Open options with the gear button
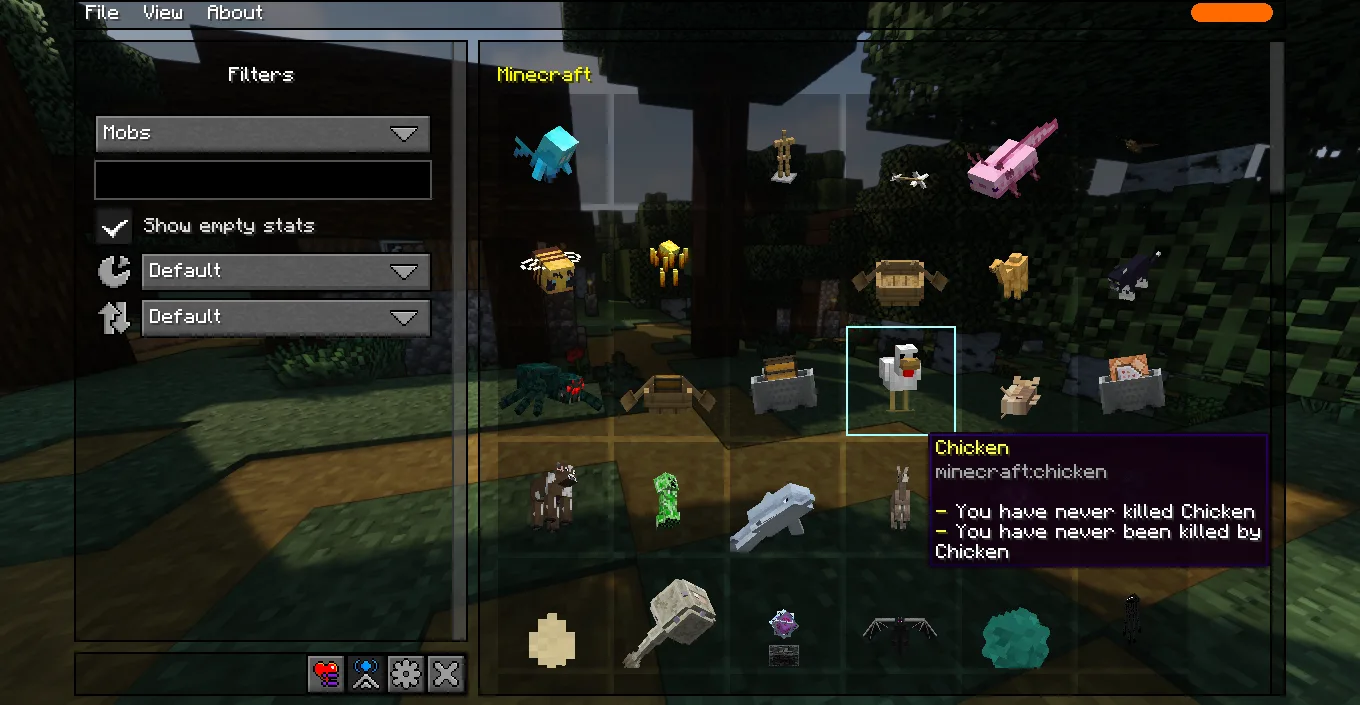This screenshot has width=1360, height=705. pos(406,675)
